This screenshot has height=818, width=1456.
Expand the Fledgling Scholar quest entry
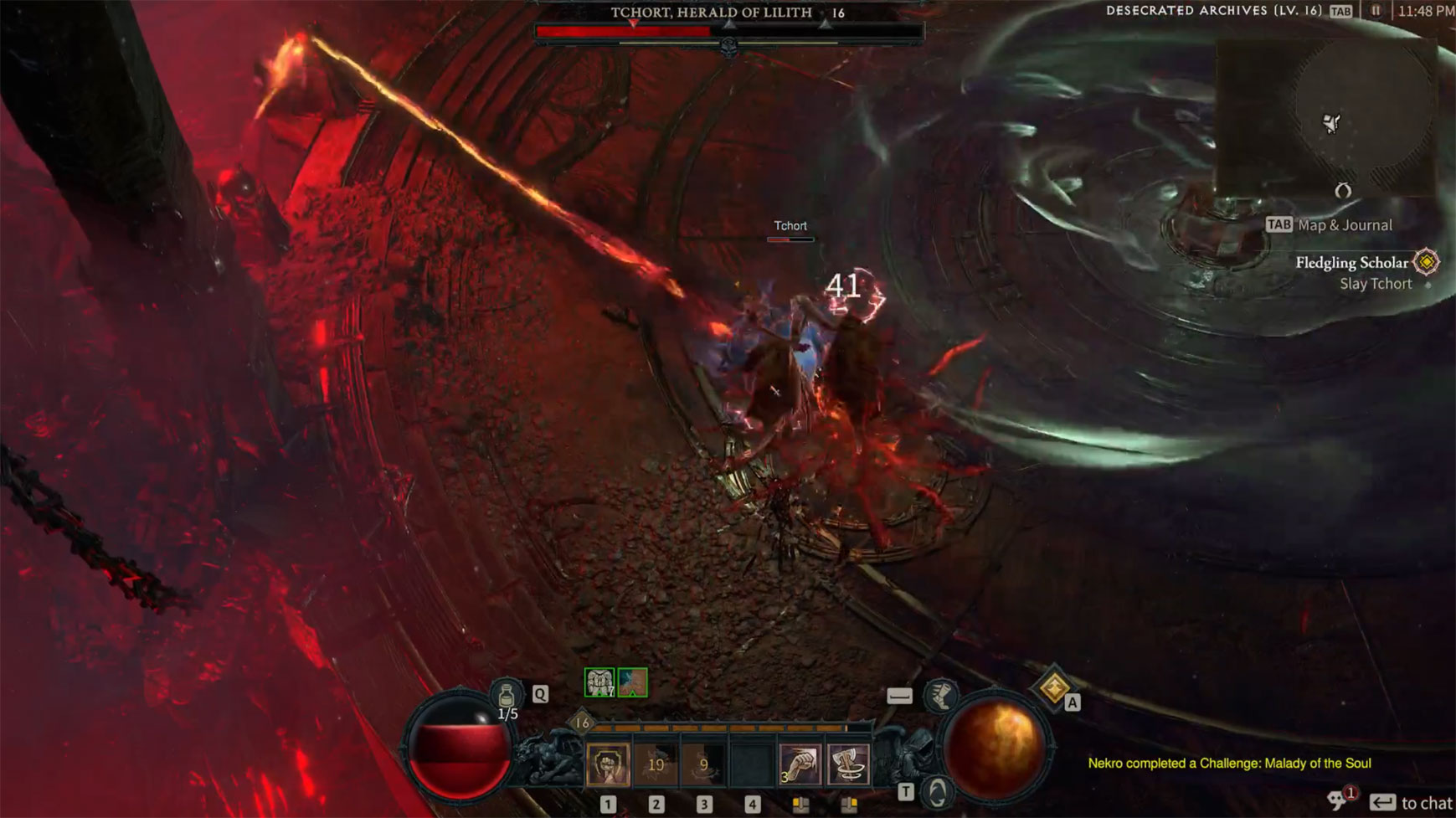(x=1356, y=263)
